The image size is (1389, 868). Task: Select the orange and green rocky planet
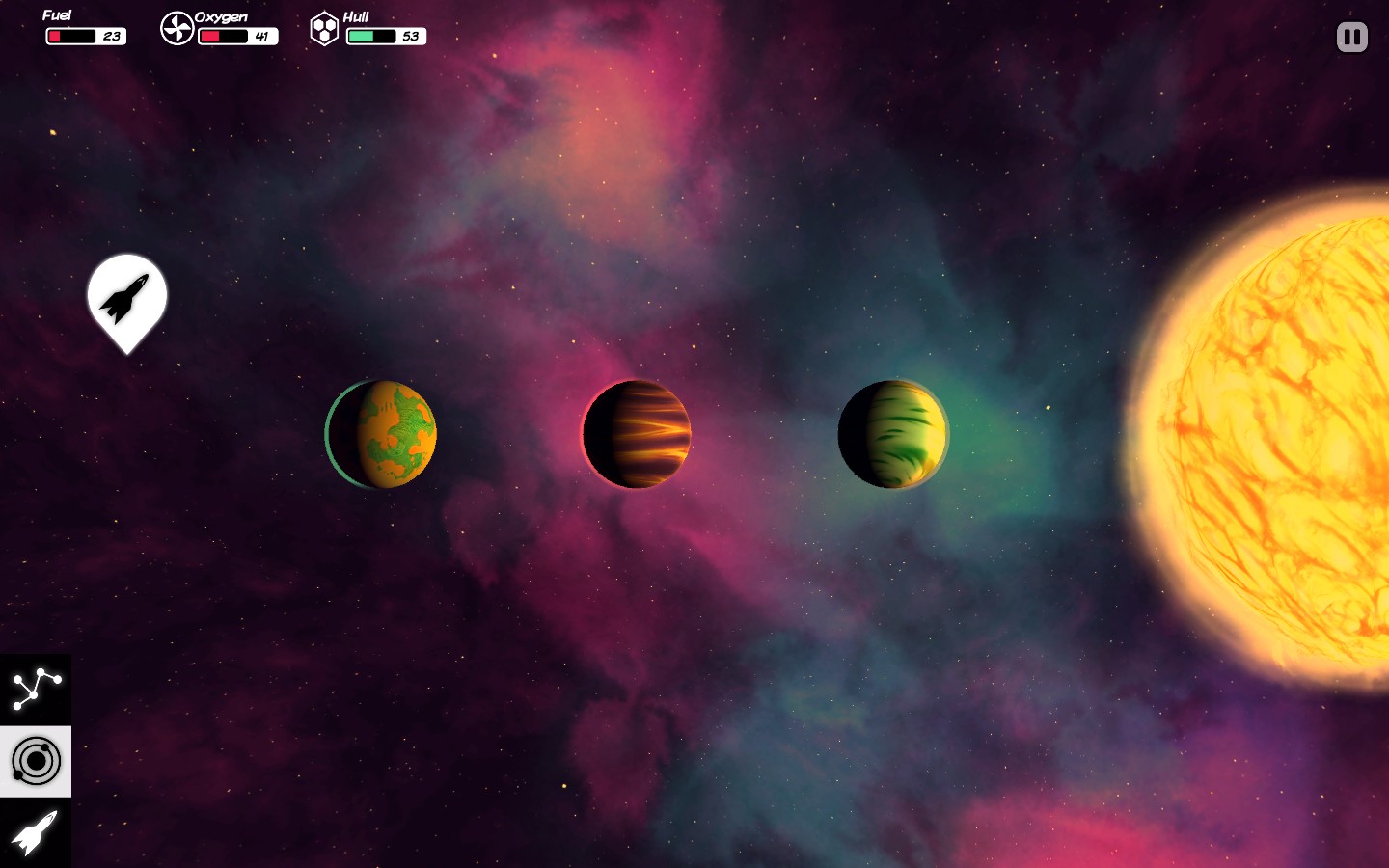click(x=380, y=434)
